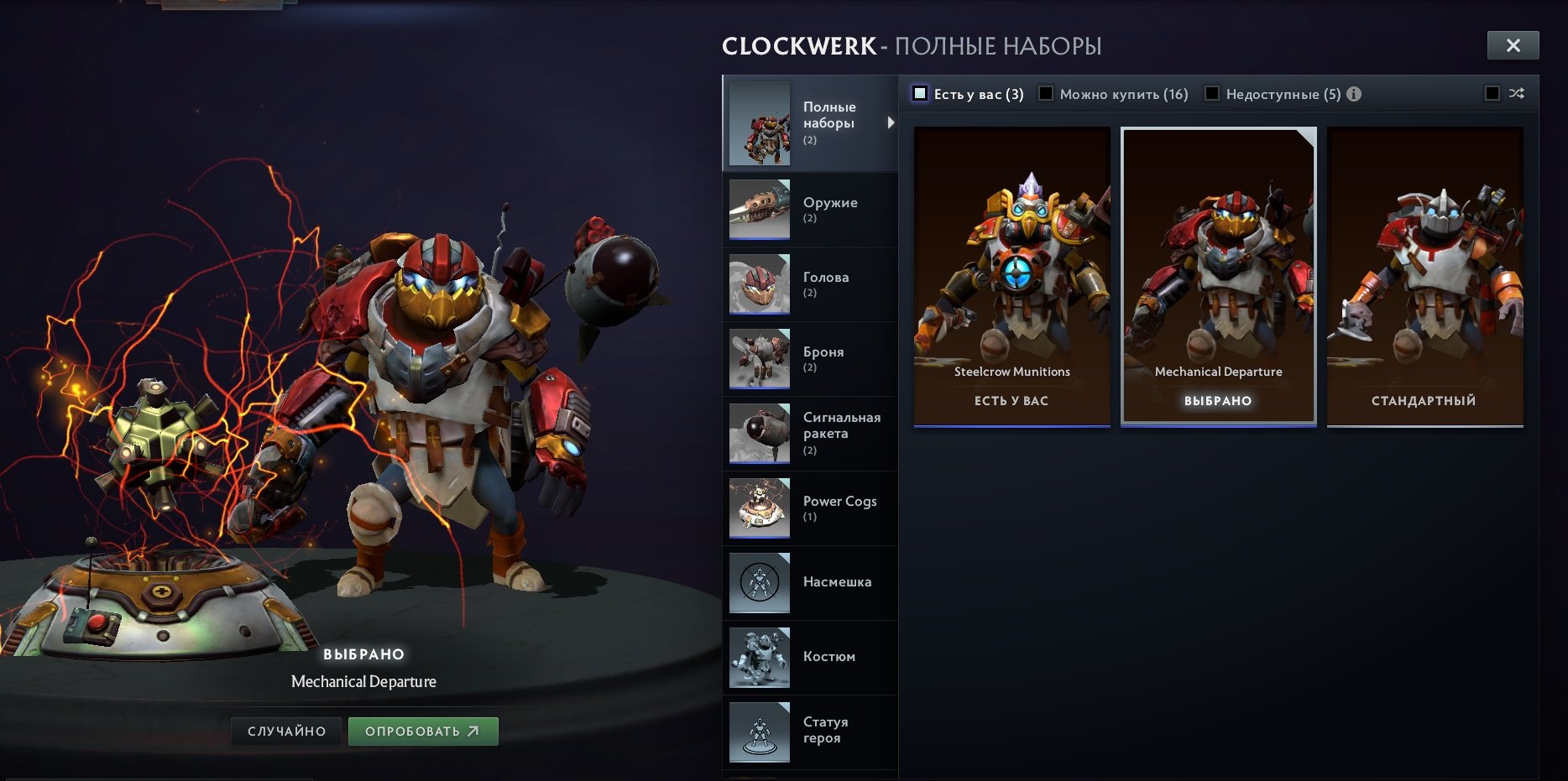The image size is (1568, 781).
Task: Select the Steelcrow Munitions set thumbnail
Action: tap(1011, 277)
